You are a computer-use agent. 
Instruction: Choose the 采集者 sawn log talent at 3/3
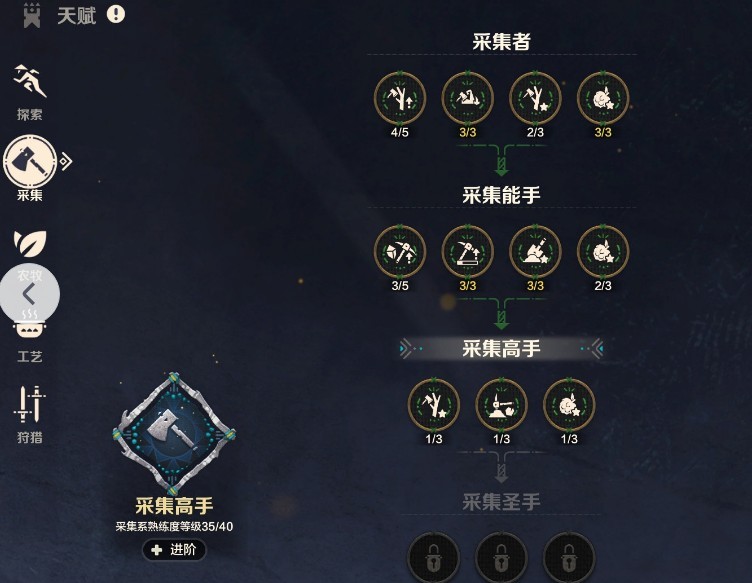467,98
